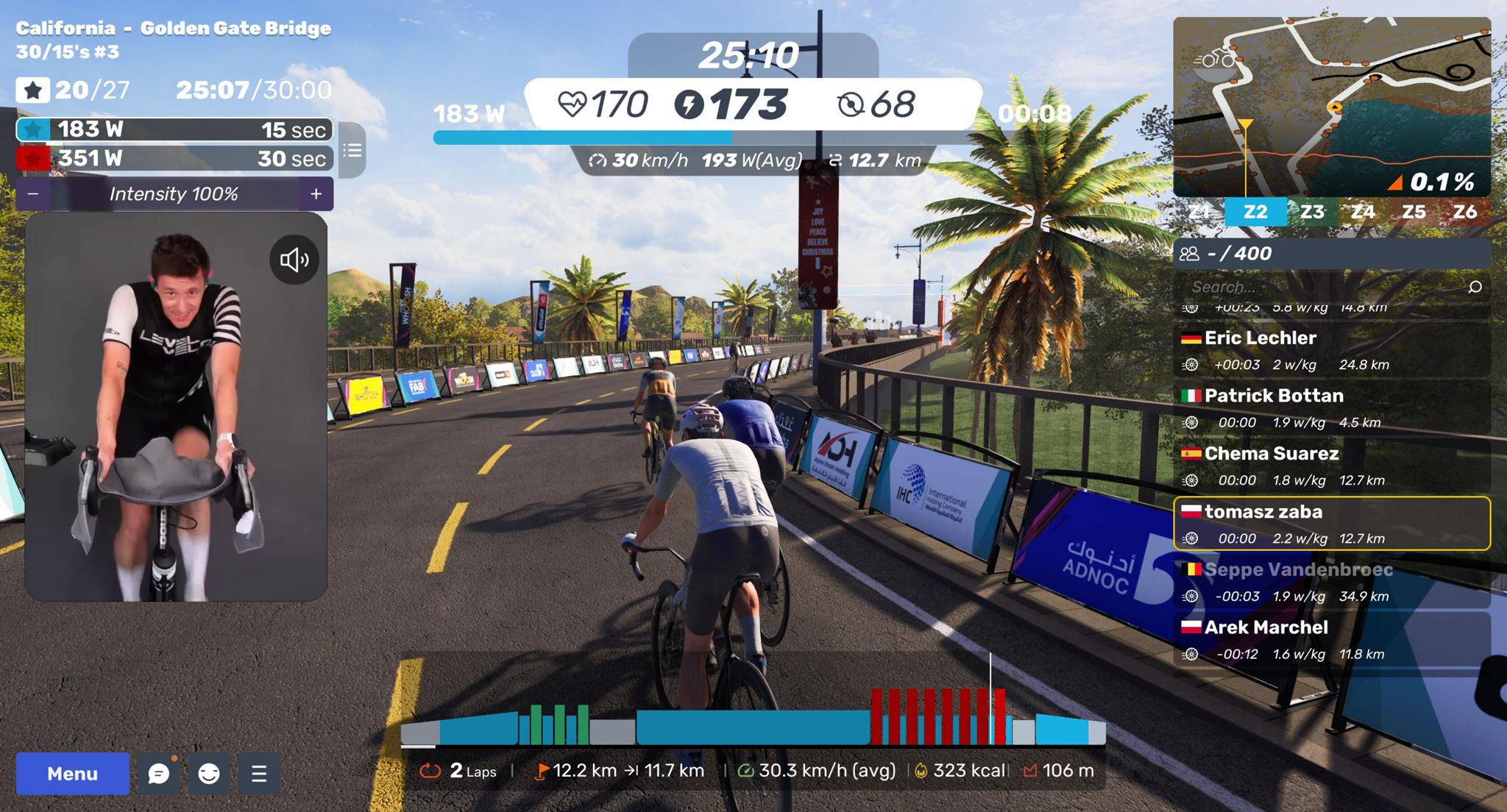Screen dimensions: 1507x812
Task: Increase workout intensity with the plus button
Action: 316,194
